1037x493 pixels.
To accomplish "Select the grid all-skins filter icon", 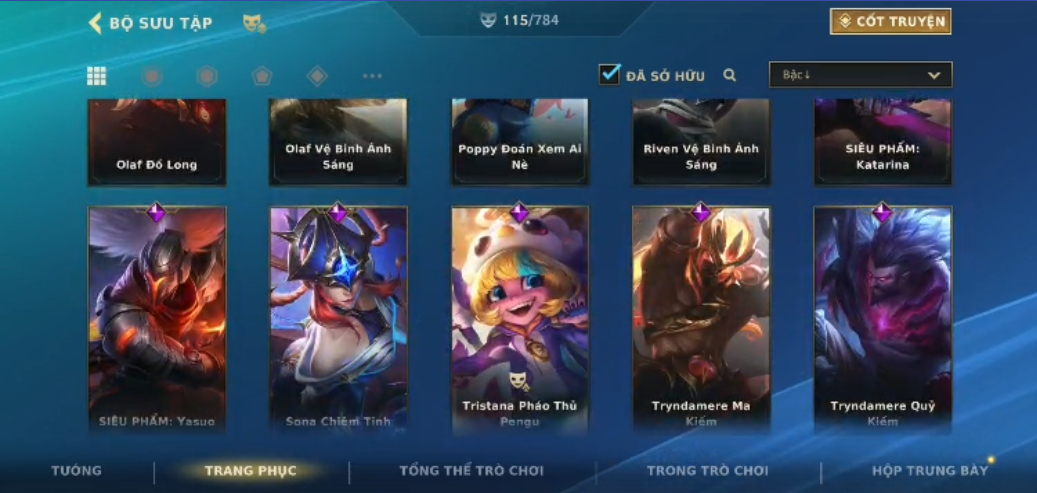I will click(97, 76).
